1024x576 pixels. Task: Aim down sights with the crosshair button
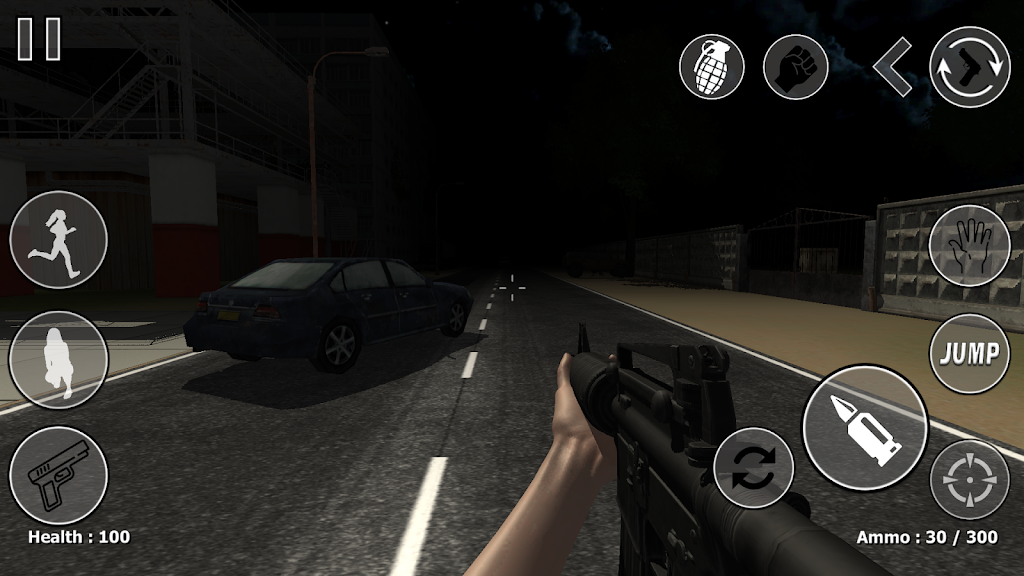pos(969,480)
